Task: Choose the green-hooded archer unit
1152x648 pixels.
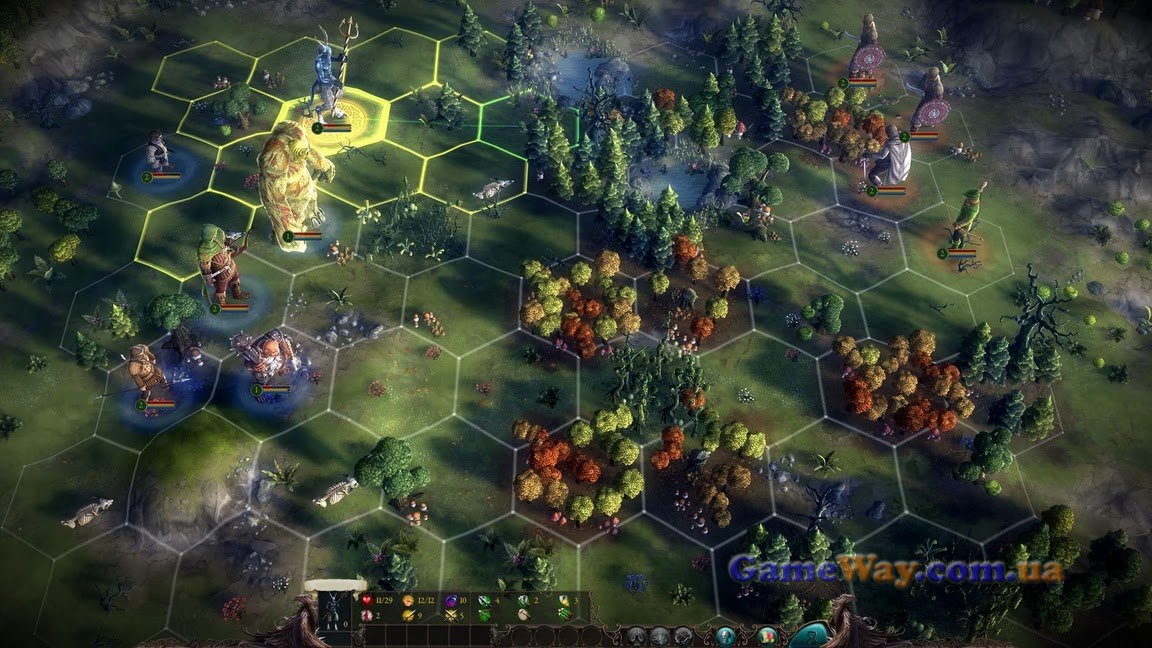Action: [x=217, y=266]
